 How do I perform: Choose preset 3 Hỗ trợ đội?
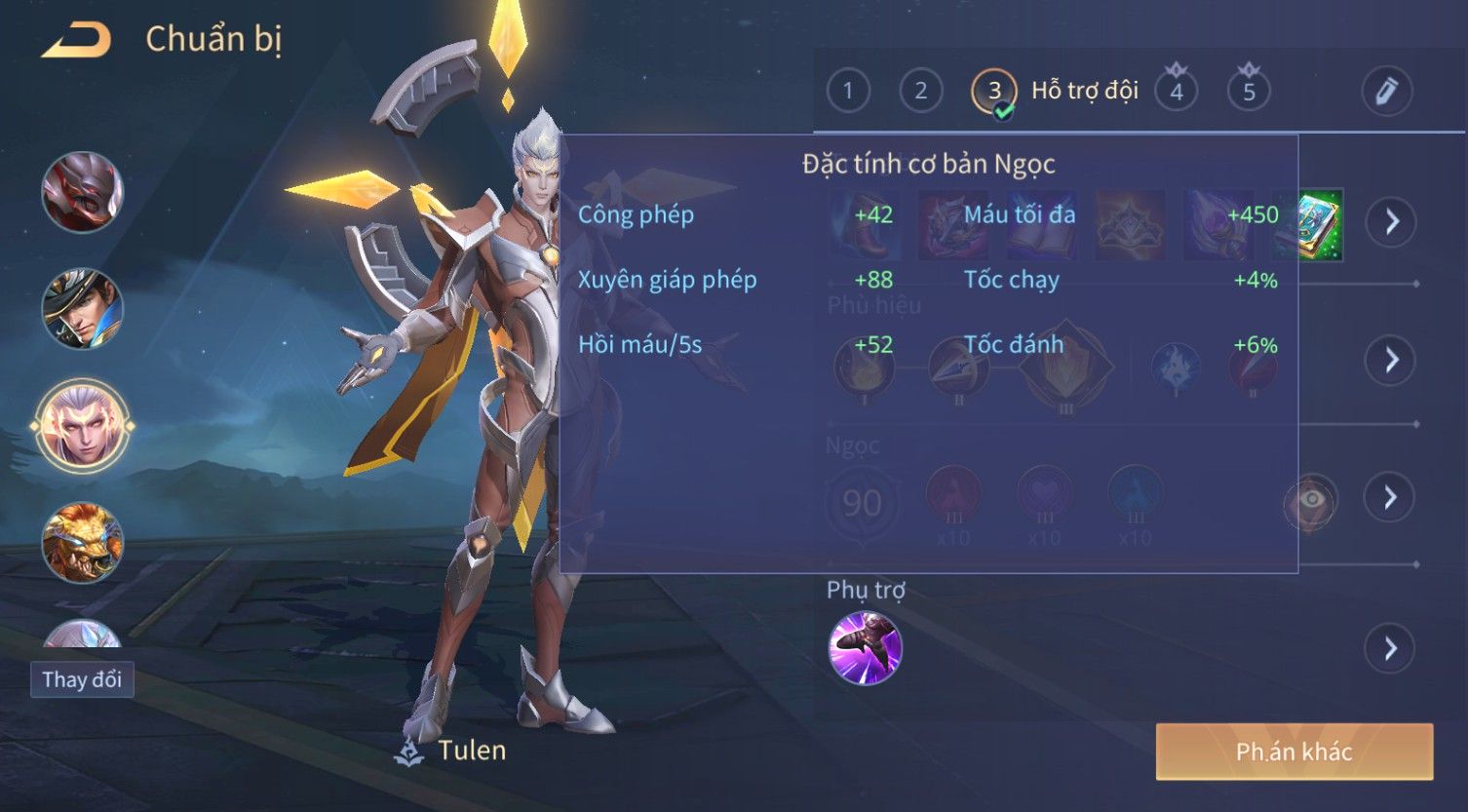(x=994, y=93)
